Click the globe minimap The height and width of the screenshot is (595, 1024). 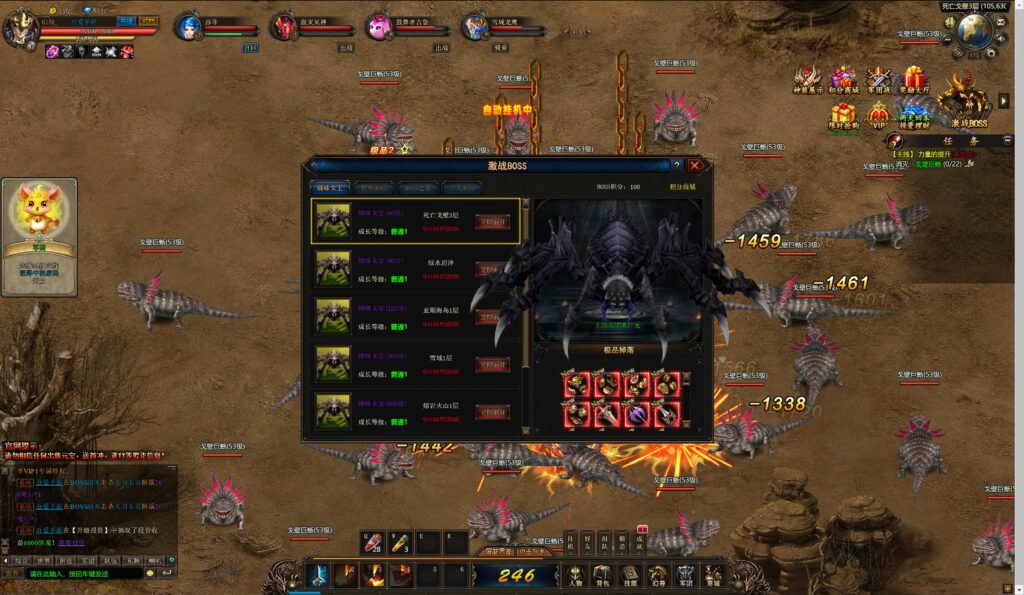973,32
